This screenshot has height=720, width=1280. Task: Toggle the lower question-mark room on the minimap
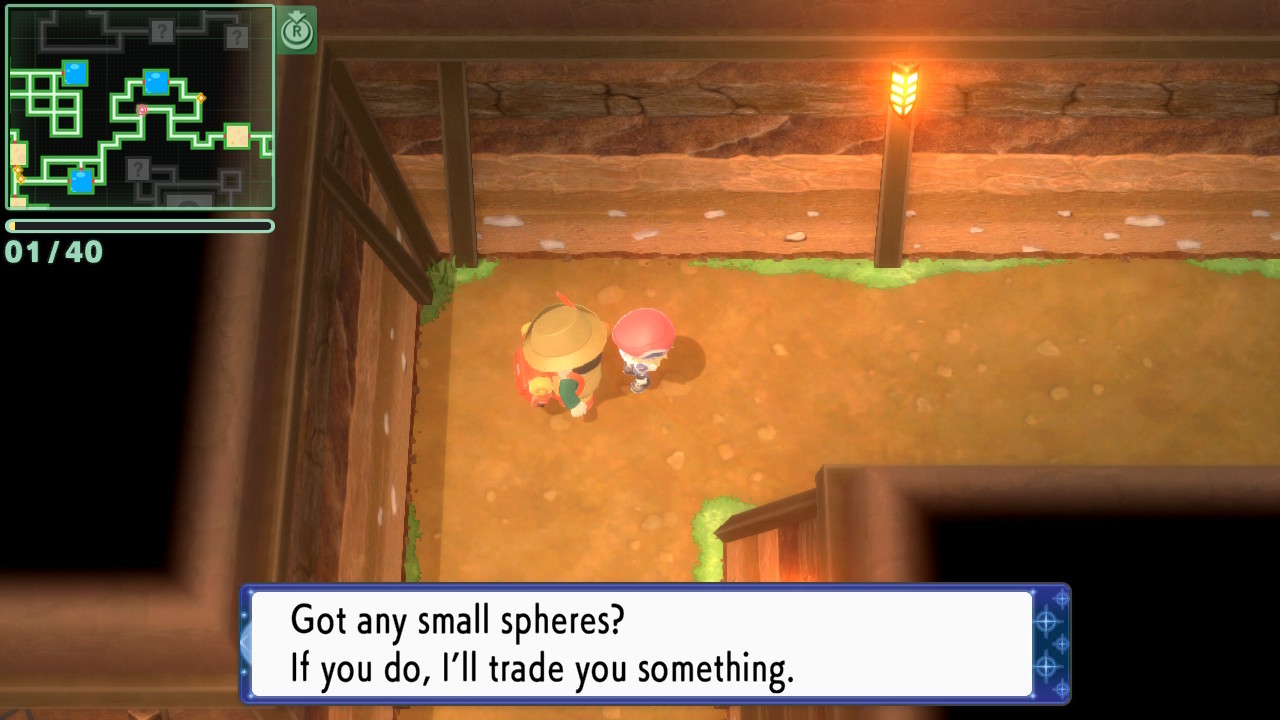(x=139, y=168)
